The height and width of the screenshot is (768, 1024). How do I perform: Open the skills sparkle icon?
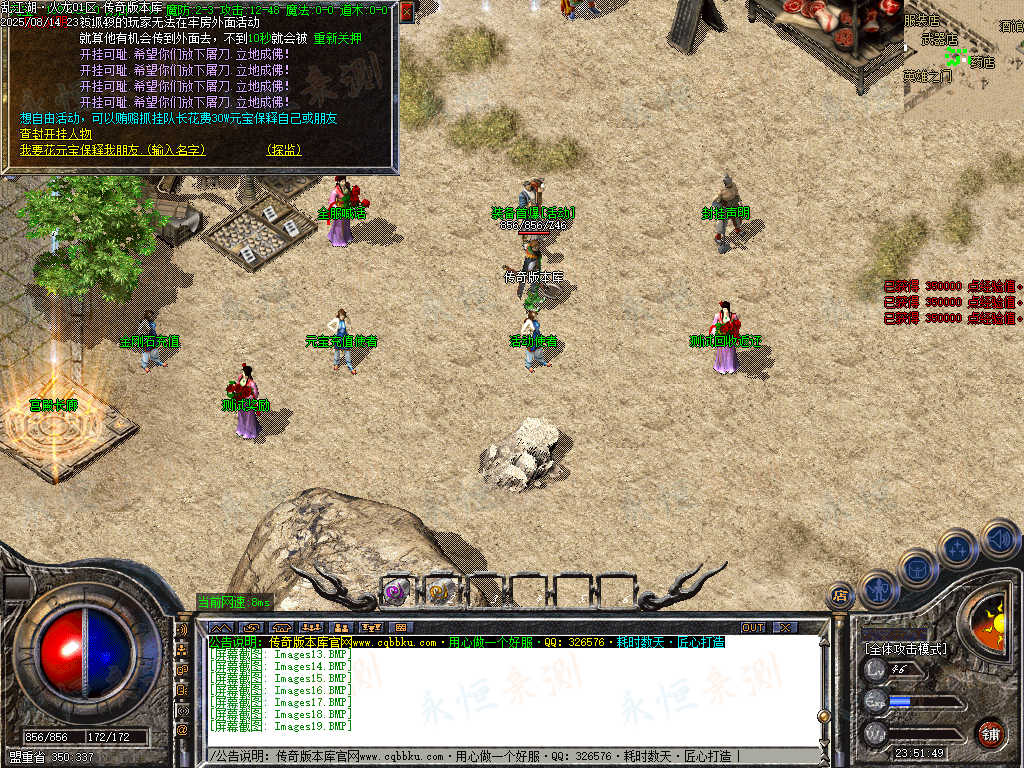(957, 548)
